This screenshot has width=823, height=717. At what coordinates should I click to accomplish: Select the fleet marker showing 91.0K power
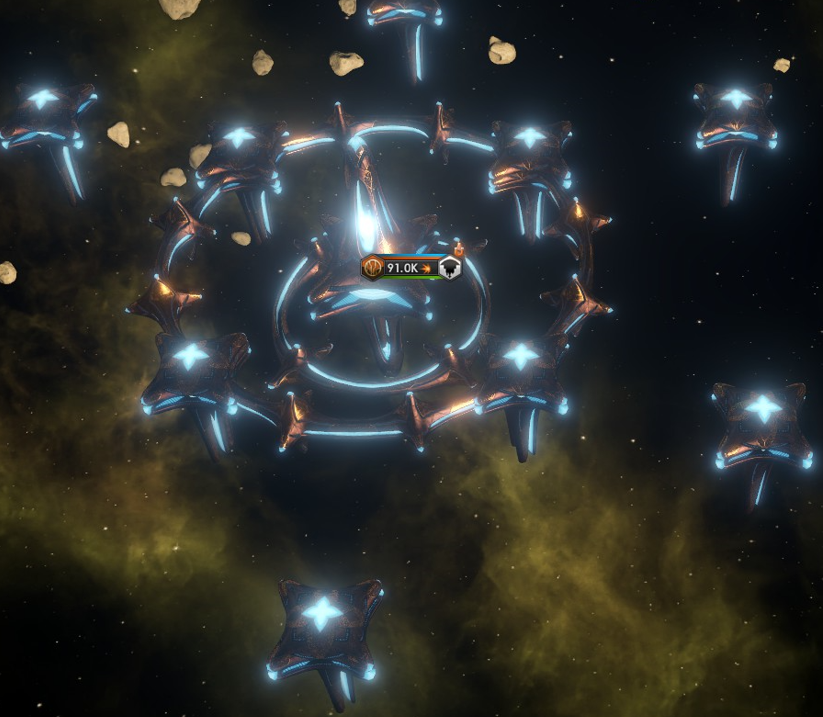[x=403, y=268]
